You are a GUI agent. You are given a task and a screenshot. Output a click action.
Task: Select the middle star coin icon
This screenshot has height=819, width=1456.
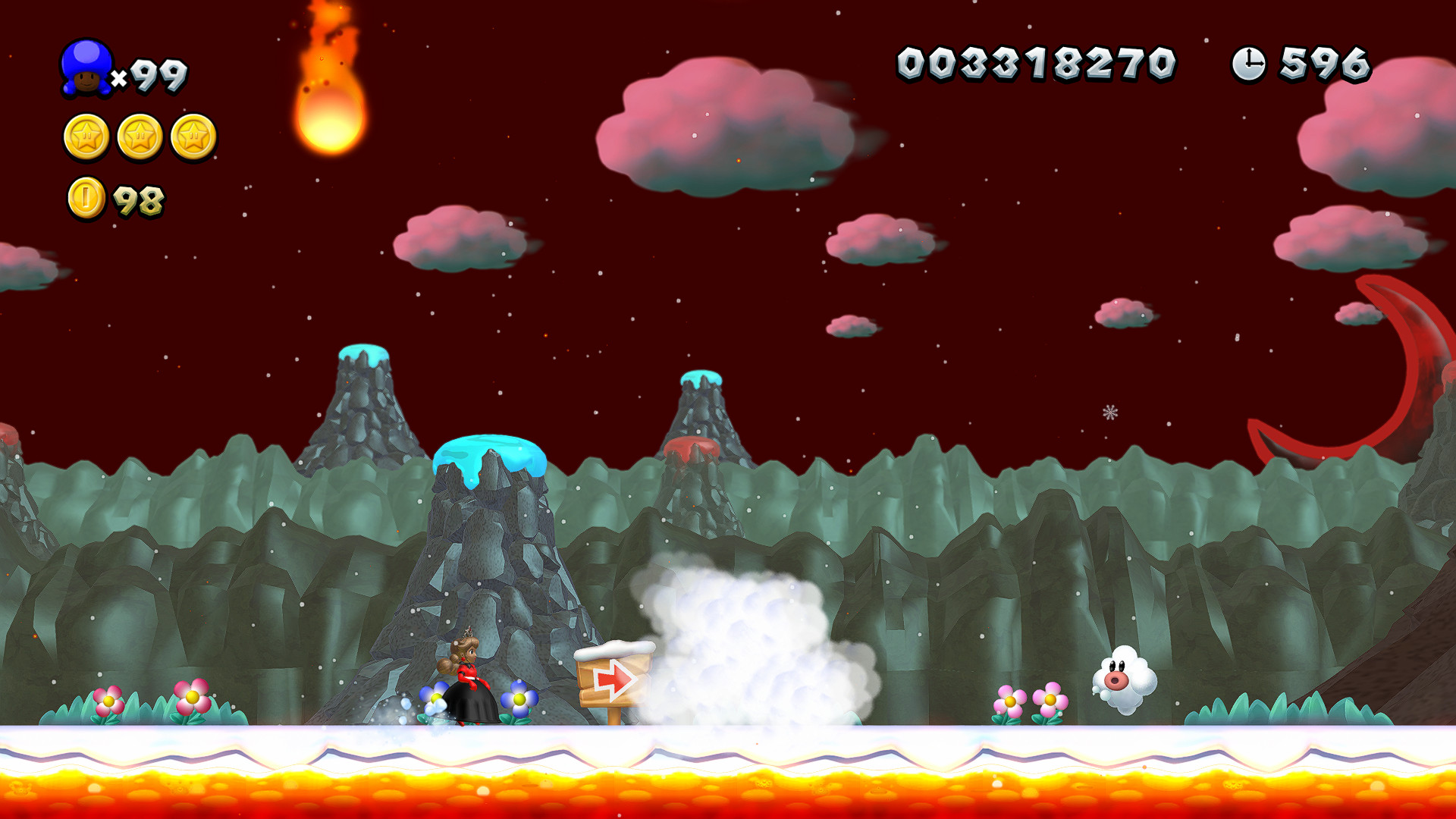(x=141, y=138)
